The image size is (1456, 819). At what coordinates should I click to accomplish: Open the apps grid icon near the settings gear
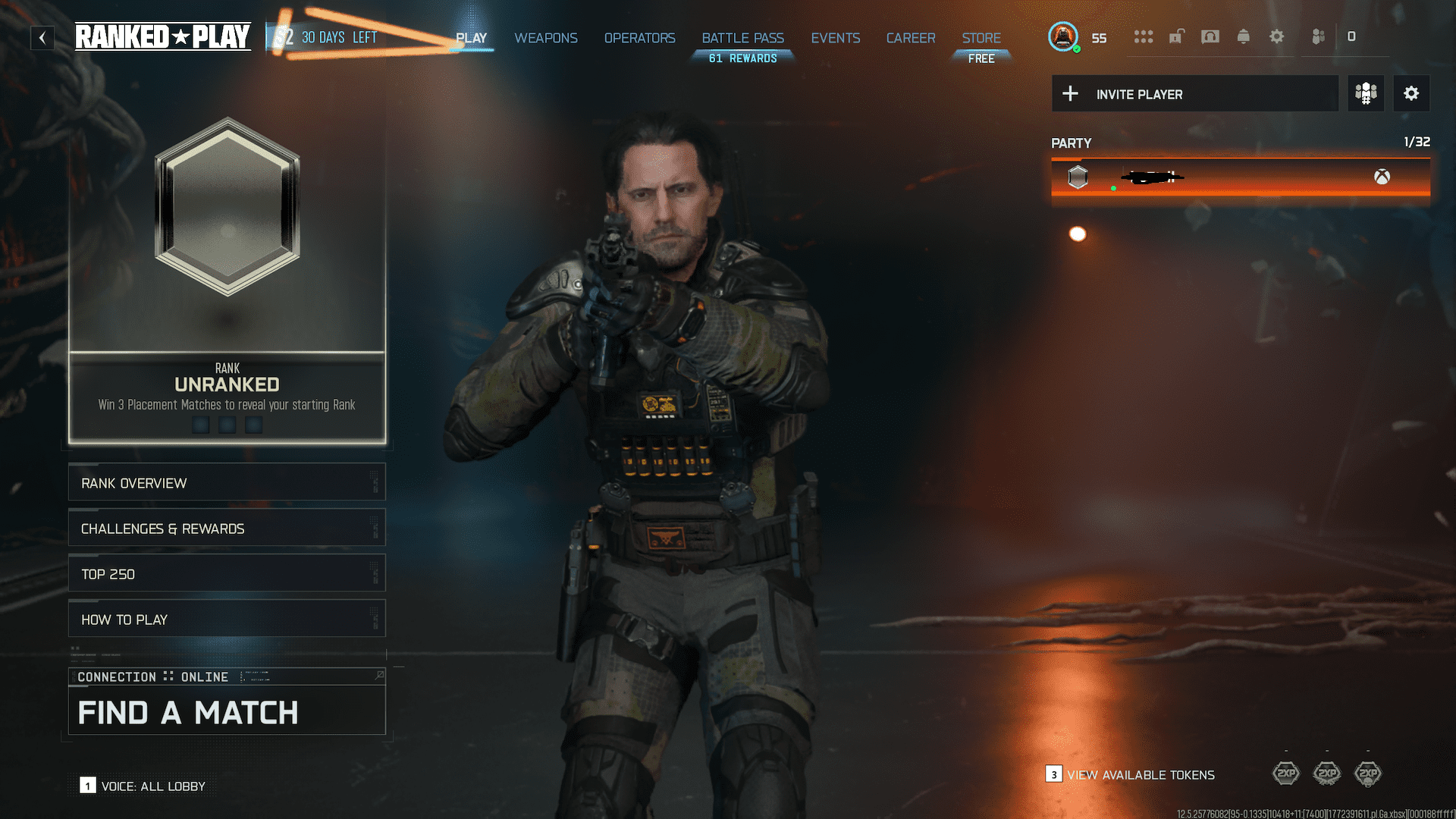(x=1144, y=36)
